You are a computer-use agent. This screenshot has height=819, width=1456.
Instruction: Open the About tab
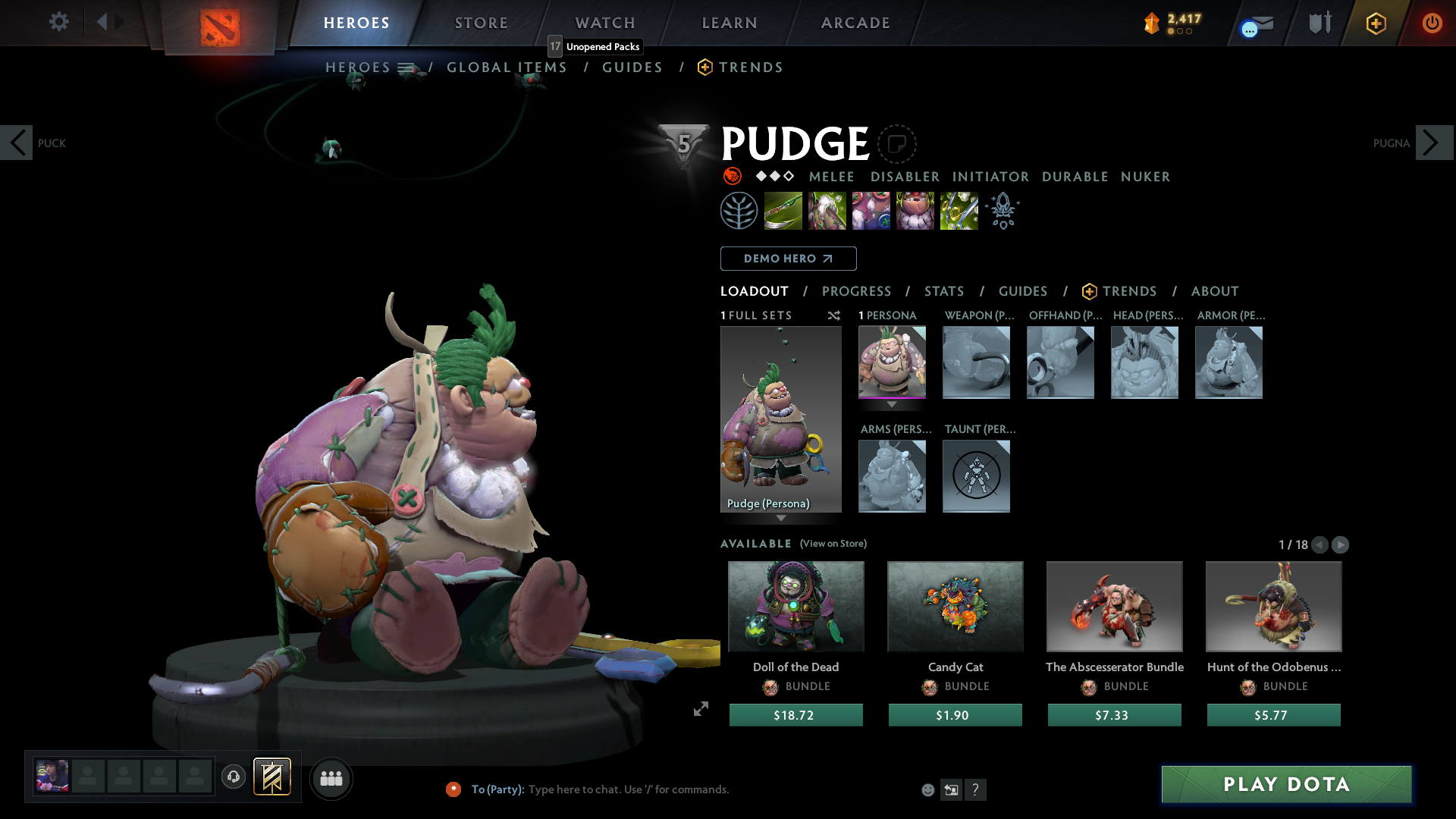(1215, 291)
